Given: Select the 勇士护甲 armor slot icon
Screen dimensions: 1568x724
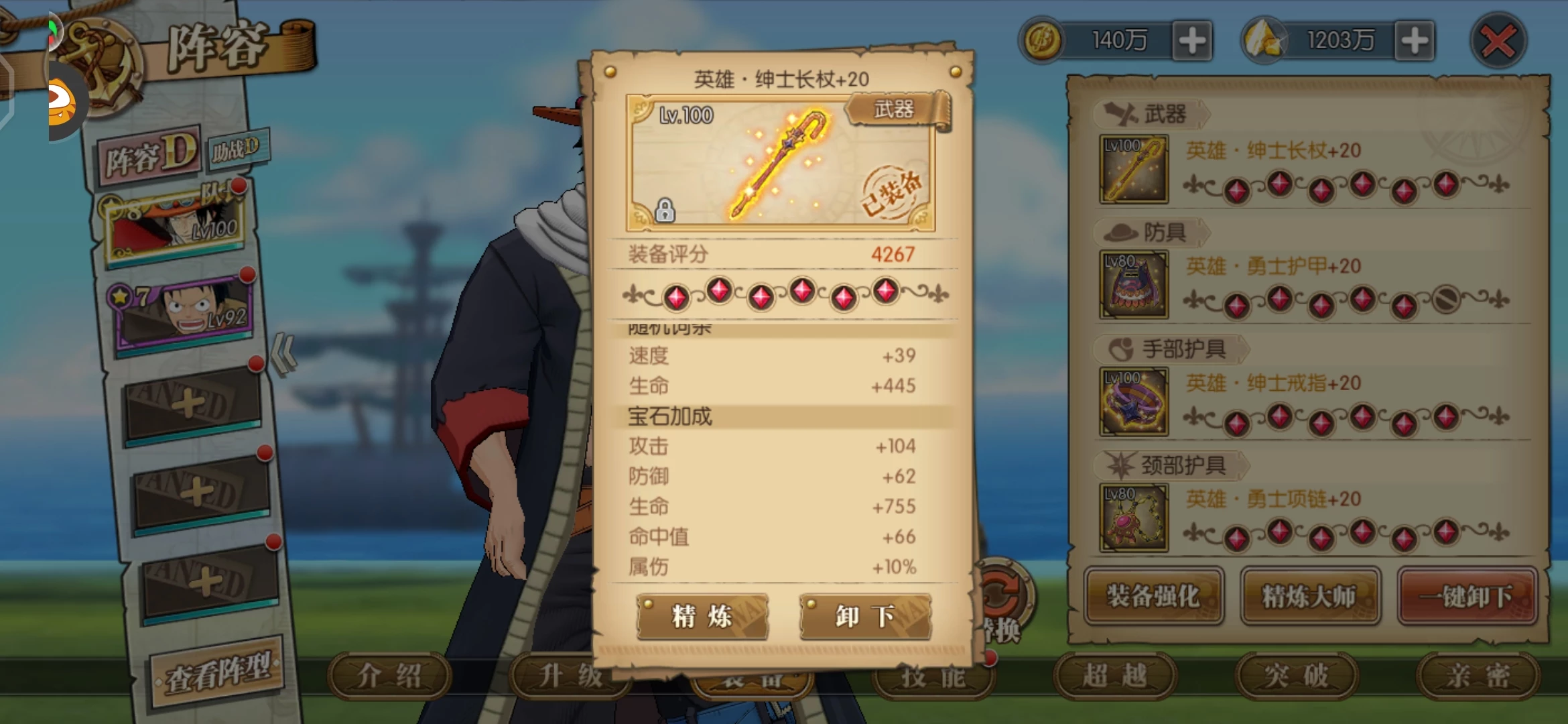Looking at the screenshot, I should pos(1134,284).
